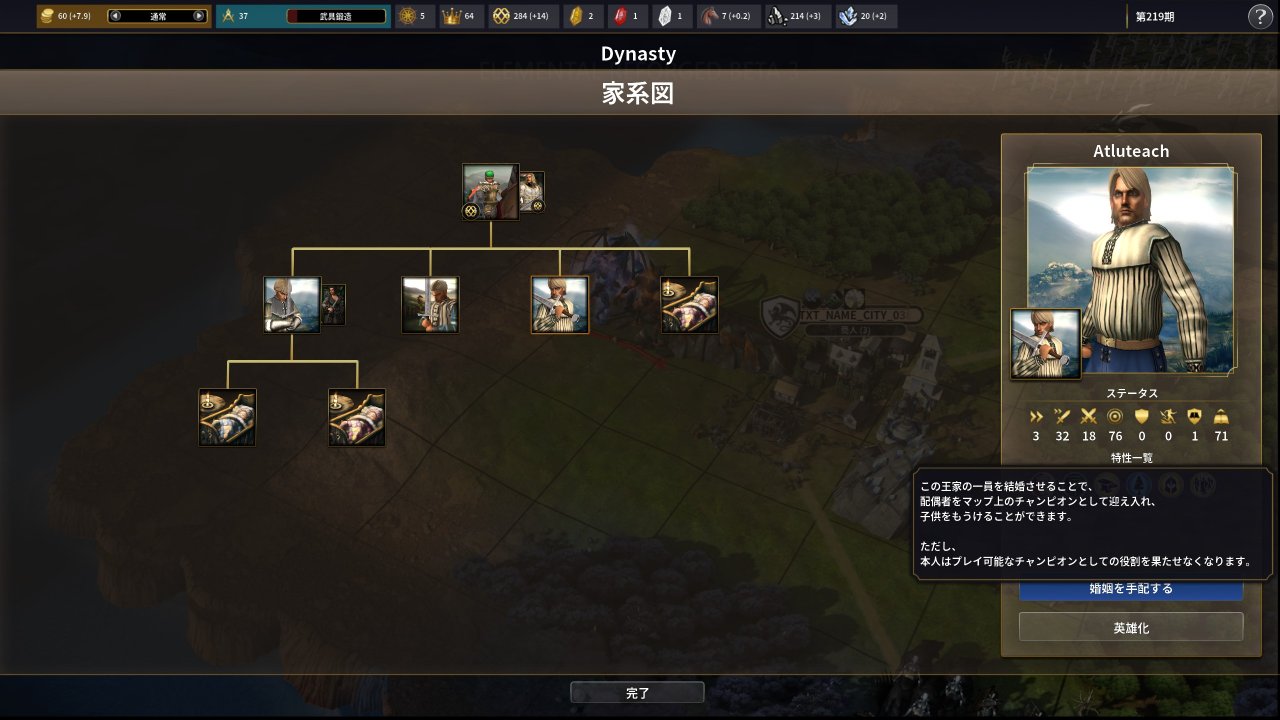Click the gold coins treasury icon

click(x=47, y=16)
